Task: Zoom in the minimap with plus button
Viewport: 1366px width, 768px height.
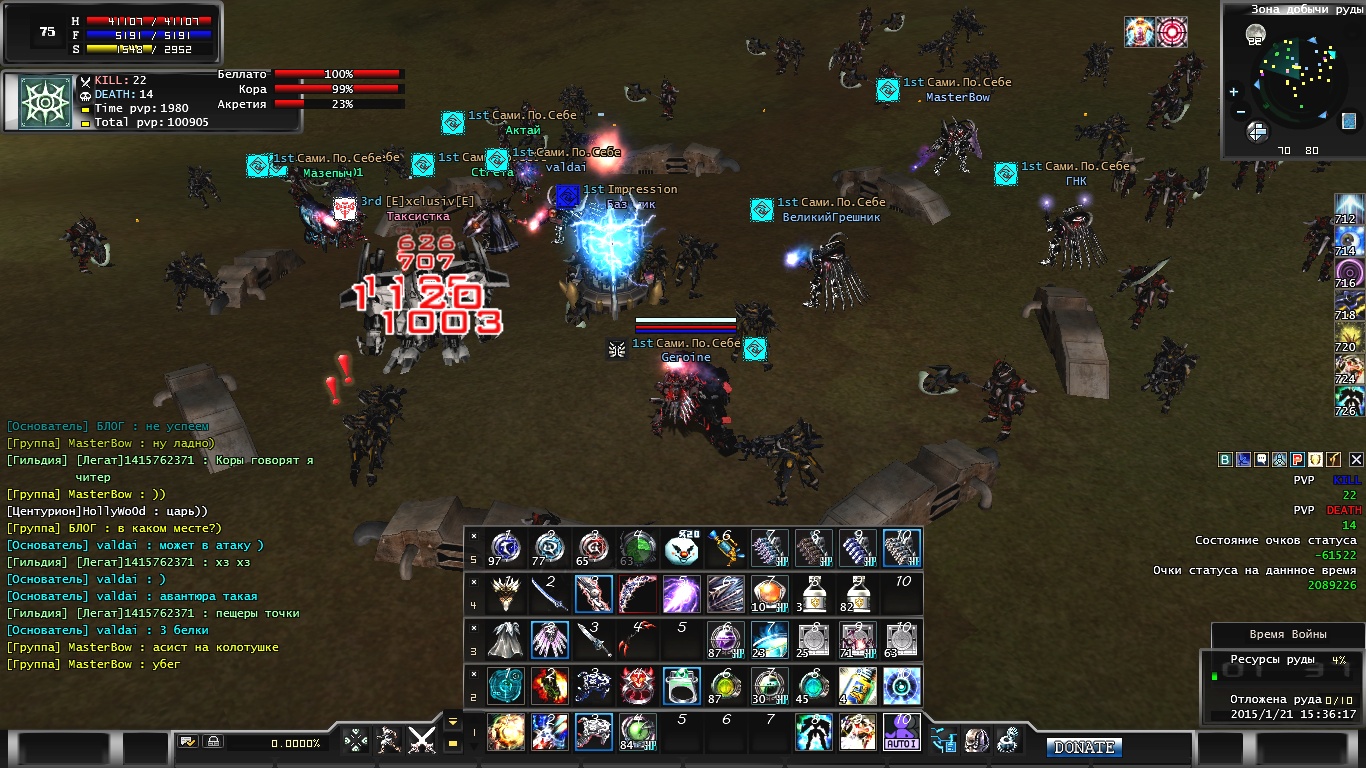Action: [x=1233, y=92]
